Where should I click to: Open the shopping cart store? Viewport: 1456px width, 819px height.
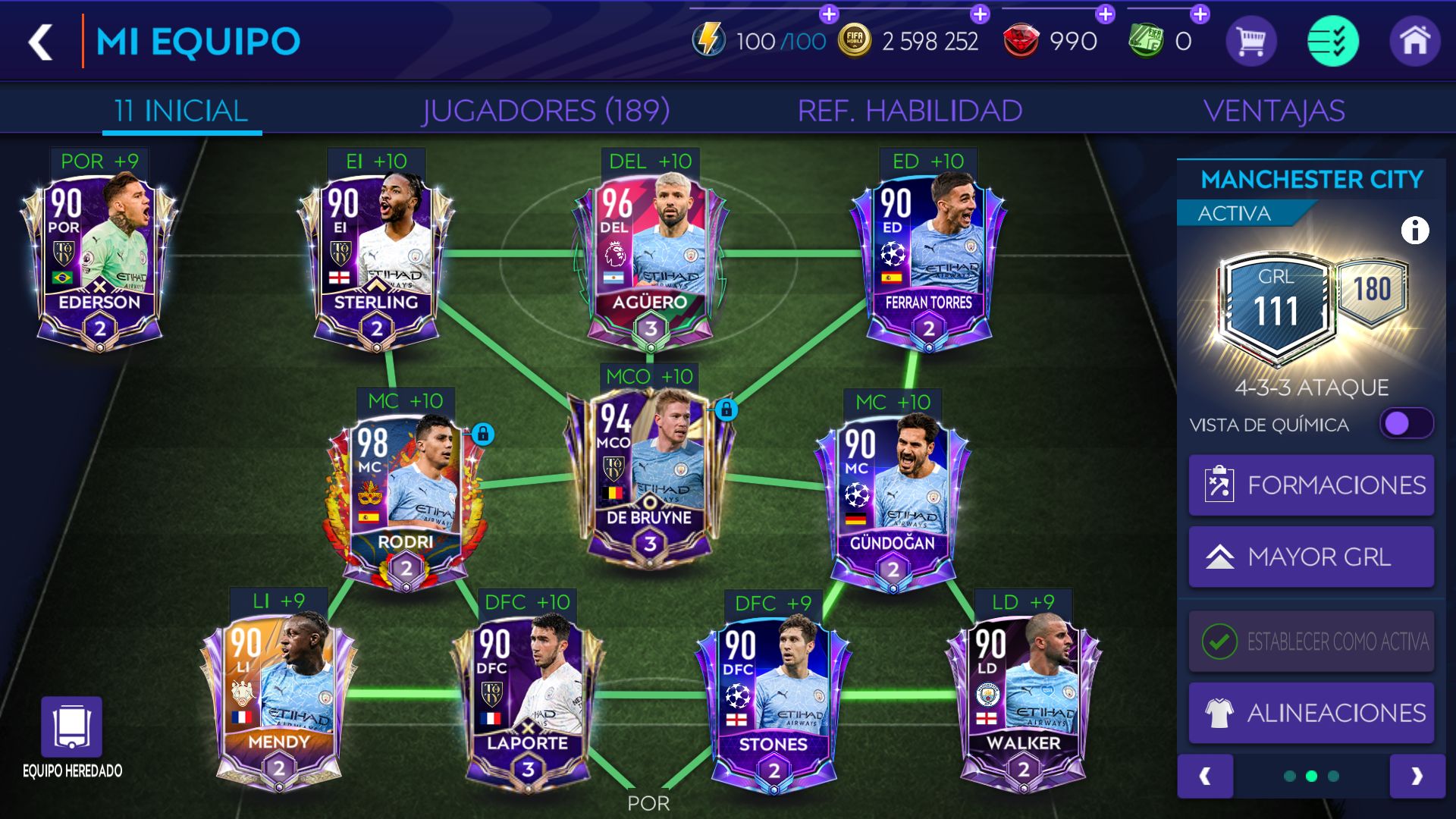click(1251, 42)
